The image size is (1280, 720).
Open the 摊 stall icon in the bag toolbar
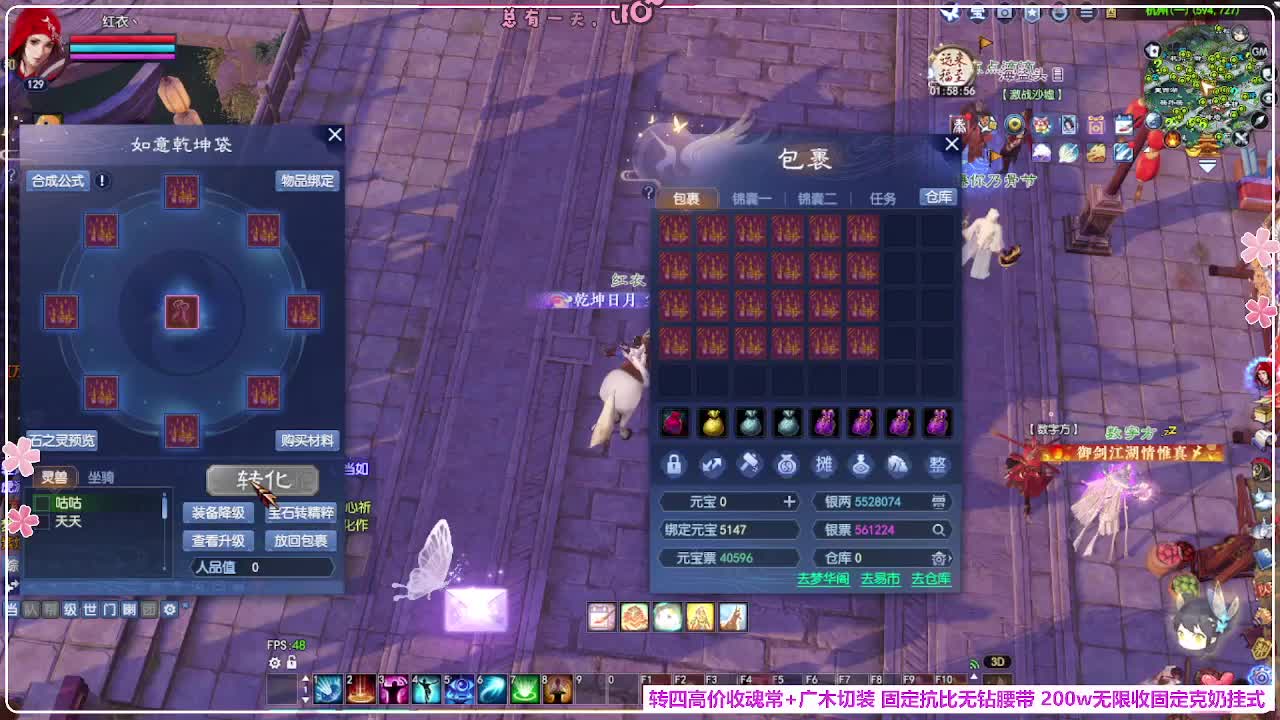pos(826,464)
